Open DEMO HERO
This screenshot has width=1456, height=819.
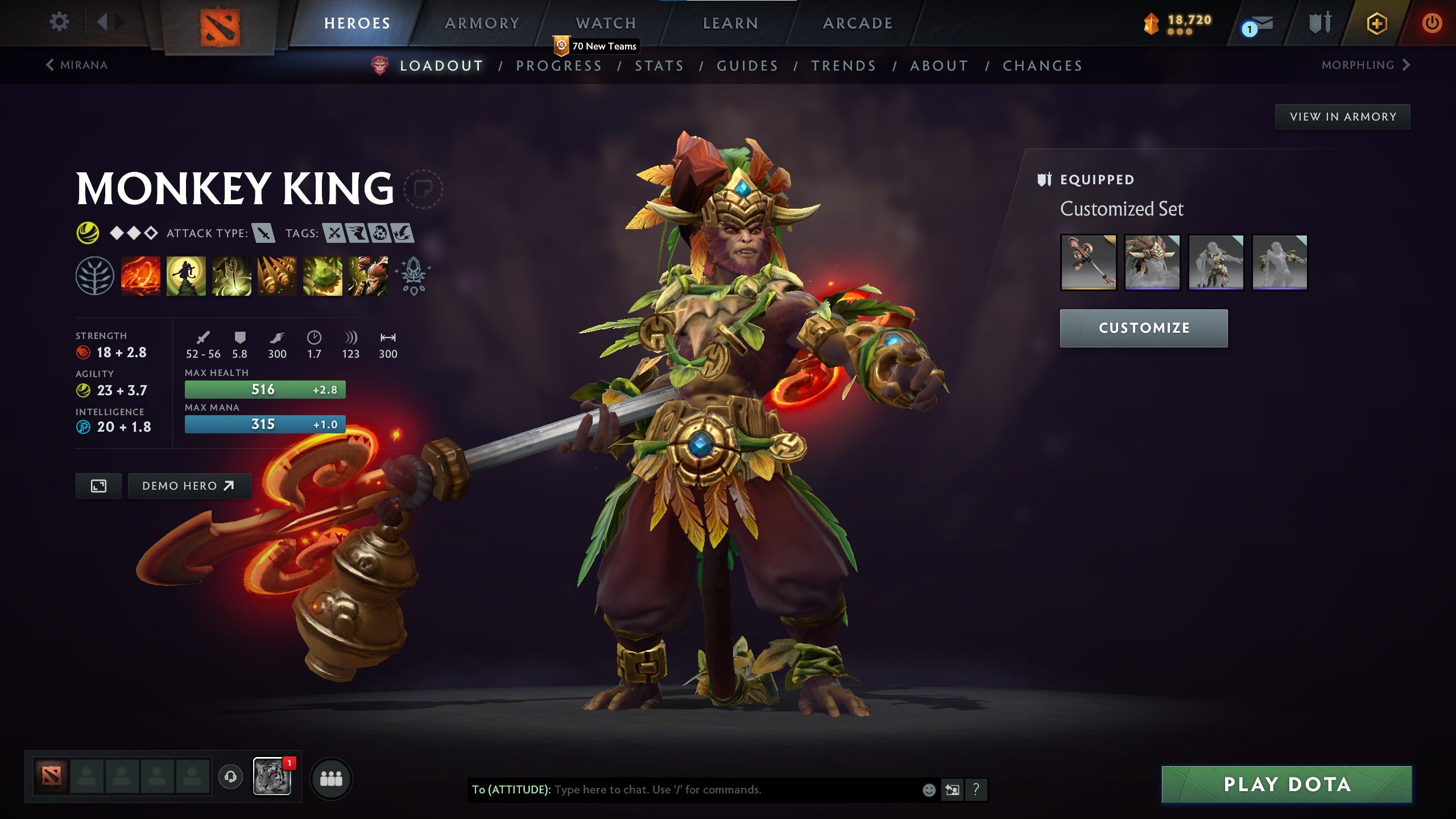[189, 486]
